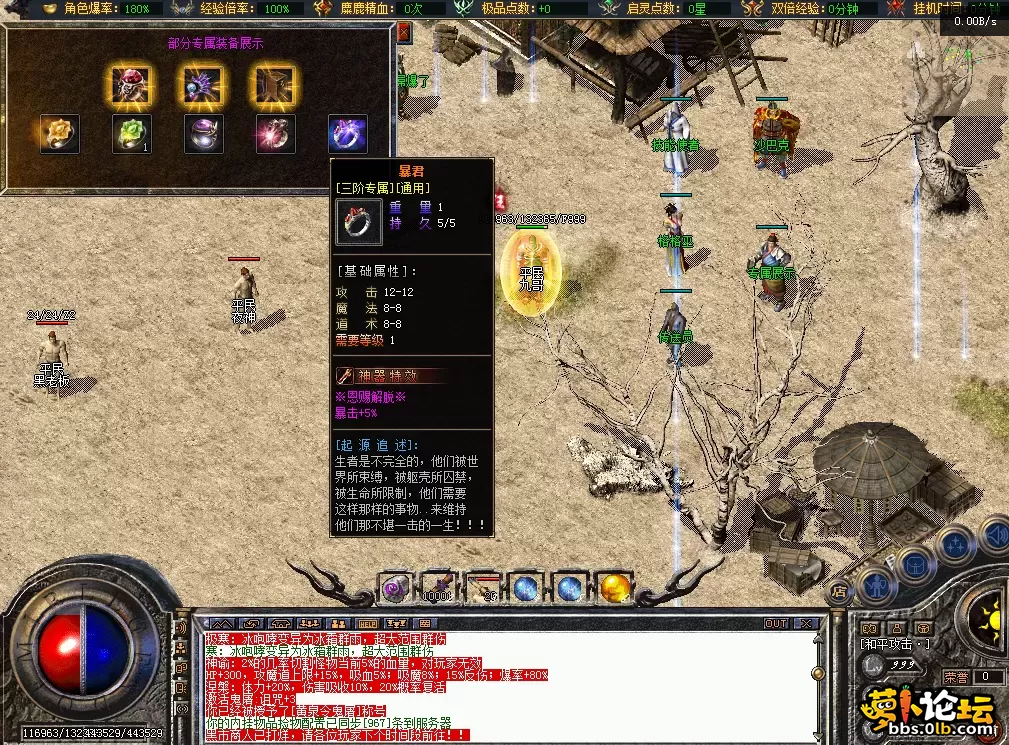Click the OUT button above chat
This screenshot has height=745, width=1009.
(776, 624)
